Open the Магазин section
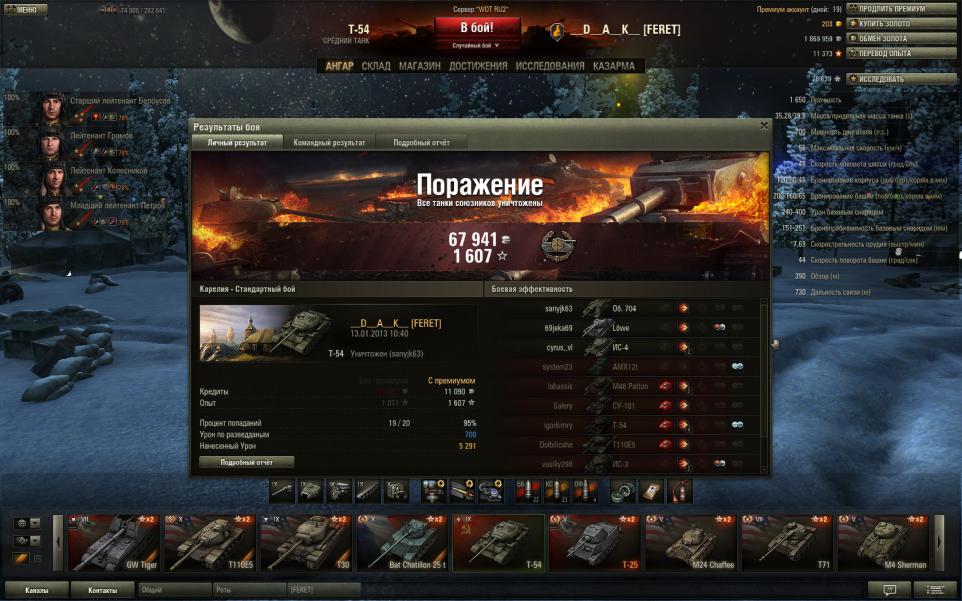The height and width of the screenshot is (601, 962). coord(419,66)
